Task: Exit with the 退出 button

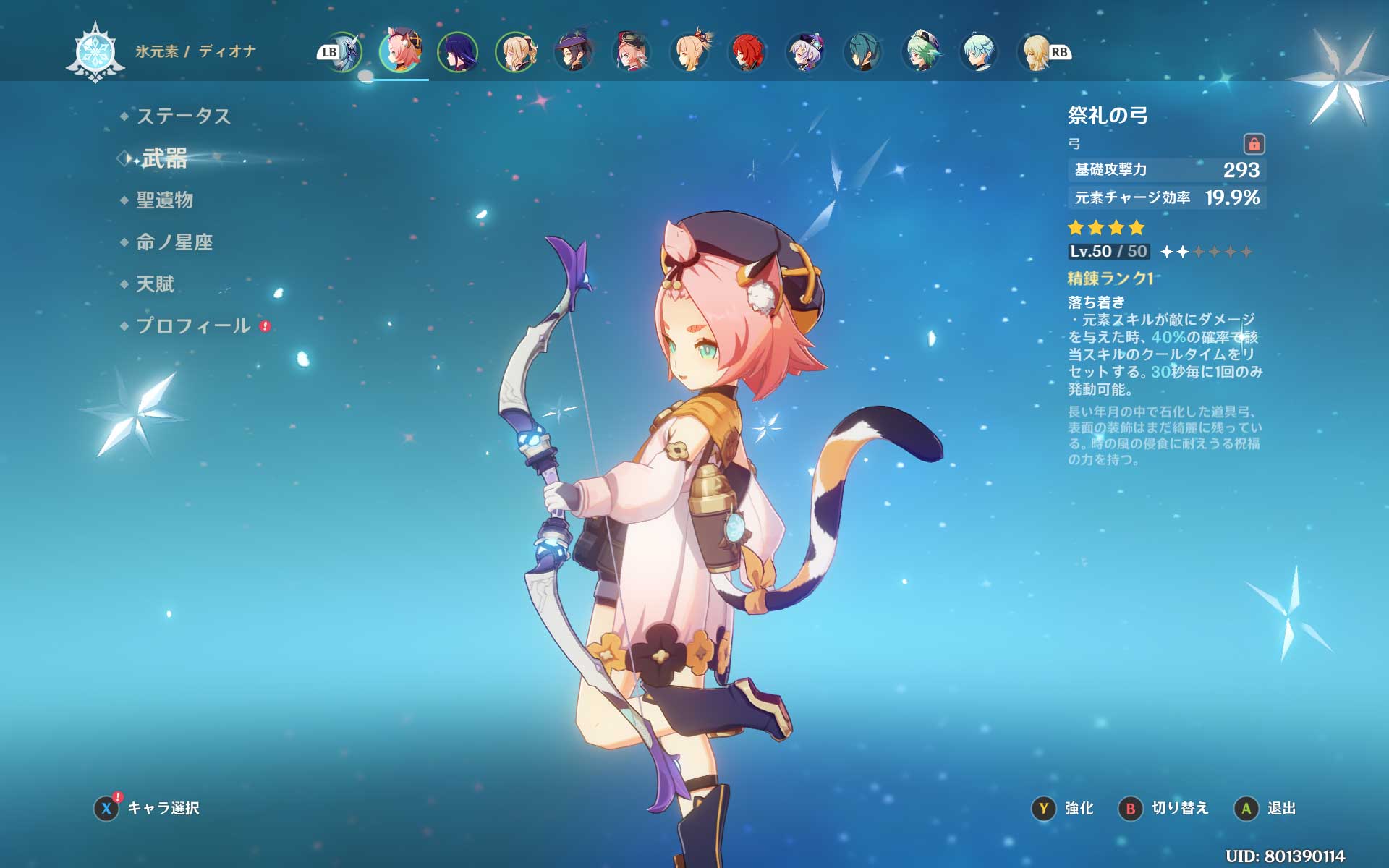Action: tap(1265, 808)
